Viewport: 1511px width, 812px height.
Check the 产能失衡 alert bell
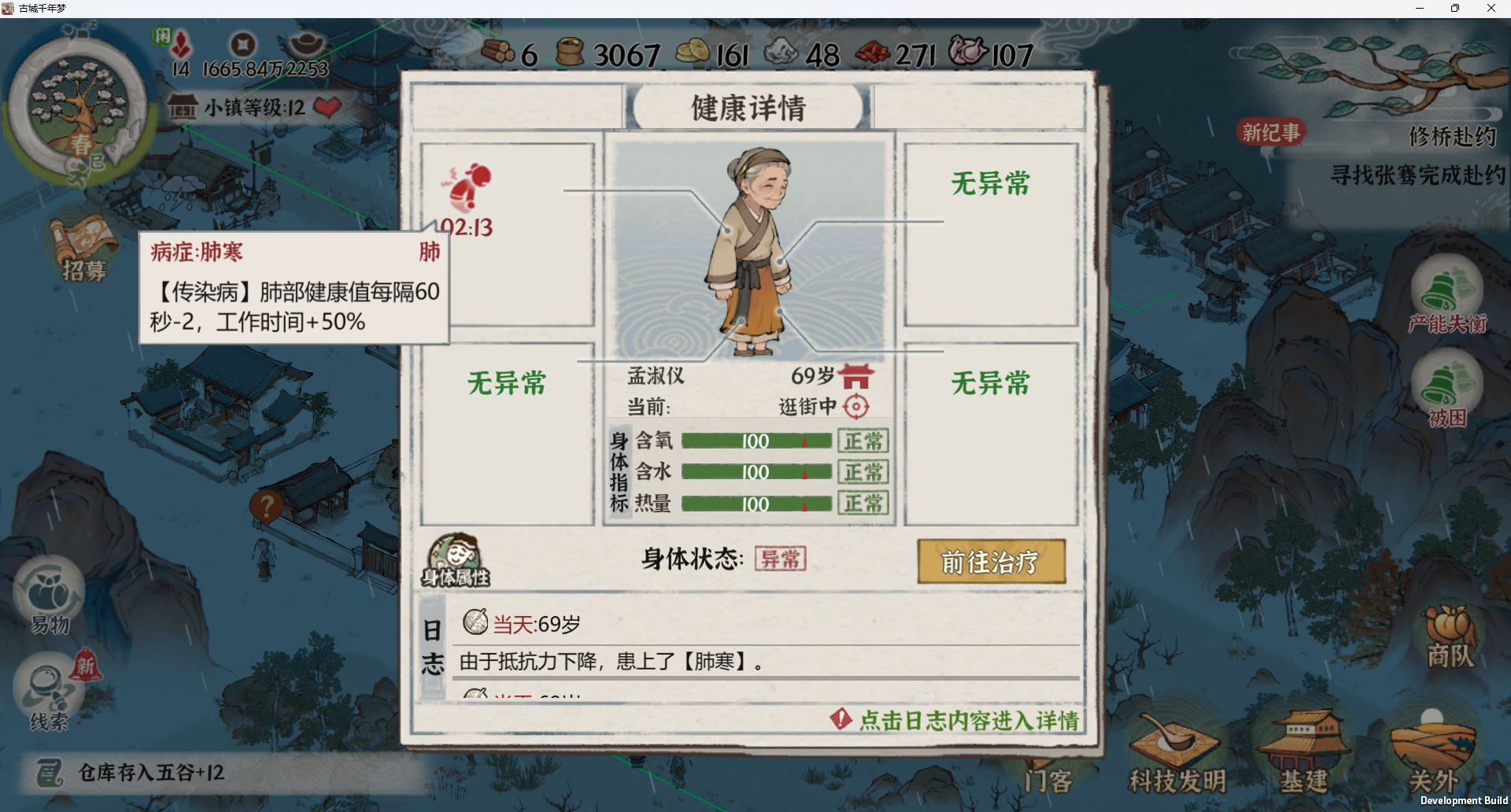point(1446,295)
